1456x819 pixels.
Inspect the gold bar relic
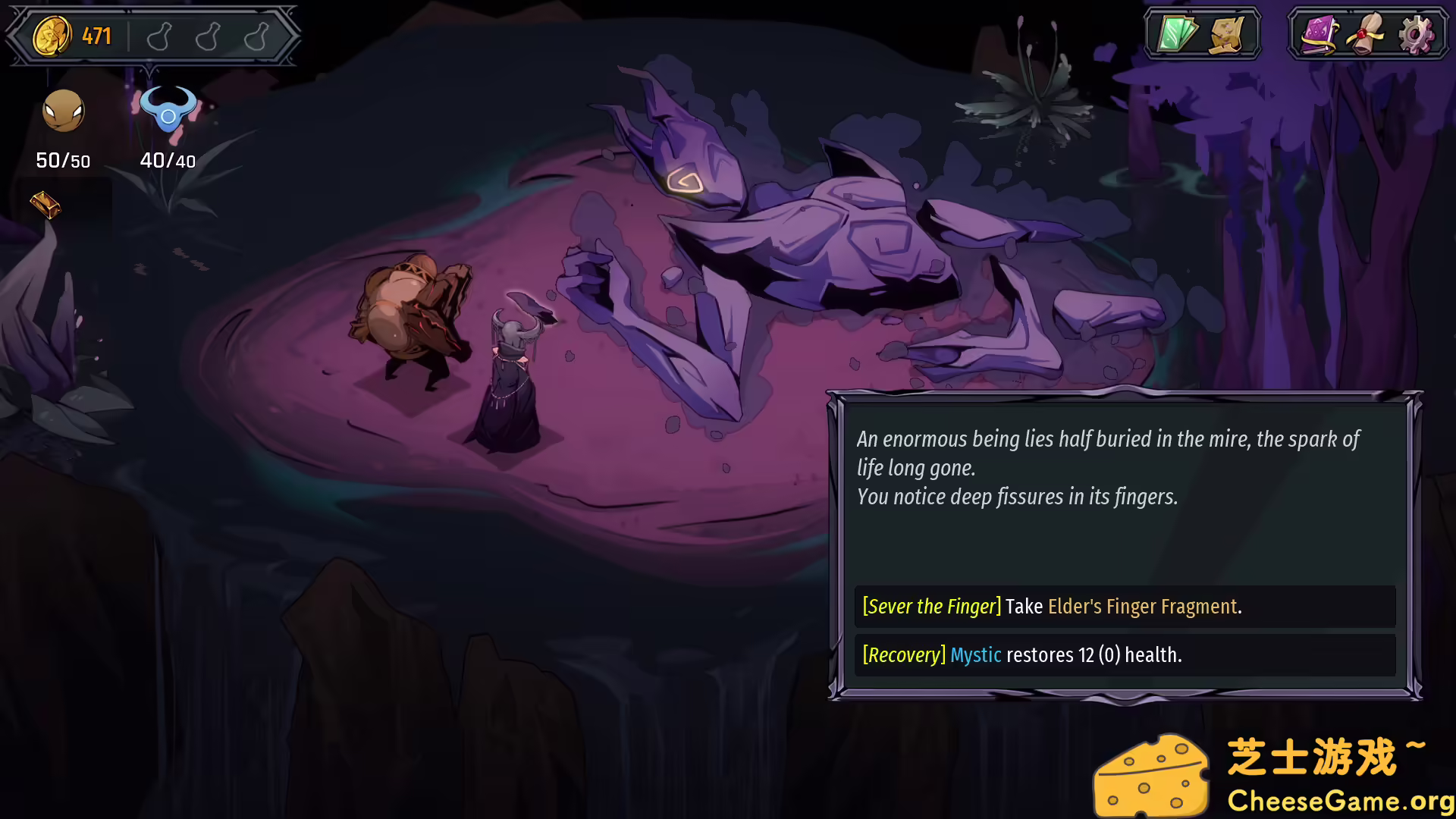[45, 204]
